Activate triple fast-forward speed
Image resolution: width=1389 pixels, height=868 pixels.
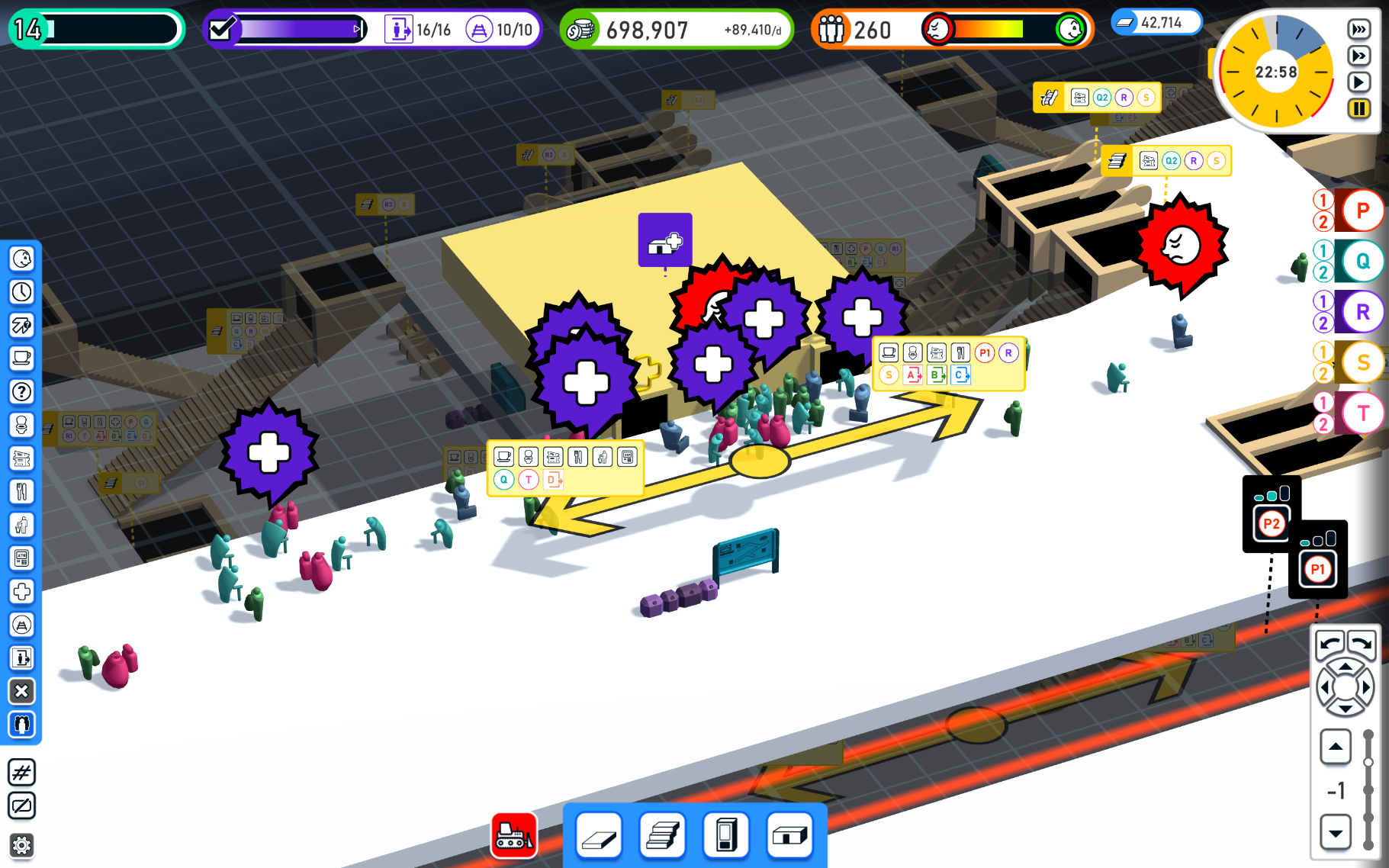pos(1358,30)
